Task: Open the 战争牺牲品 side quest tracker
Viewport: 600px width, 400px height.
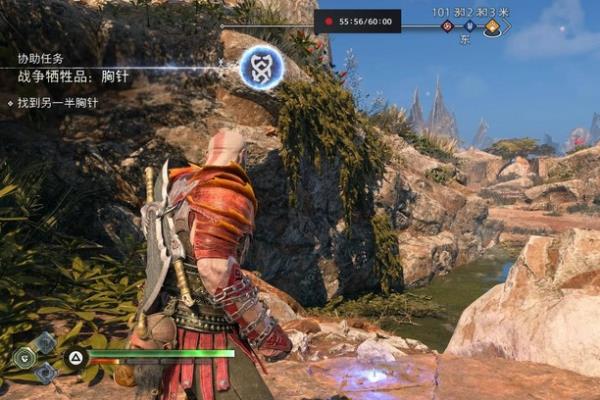Action: 73,76
